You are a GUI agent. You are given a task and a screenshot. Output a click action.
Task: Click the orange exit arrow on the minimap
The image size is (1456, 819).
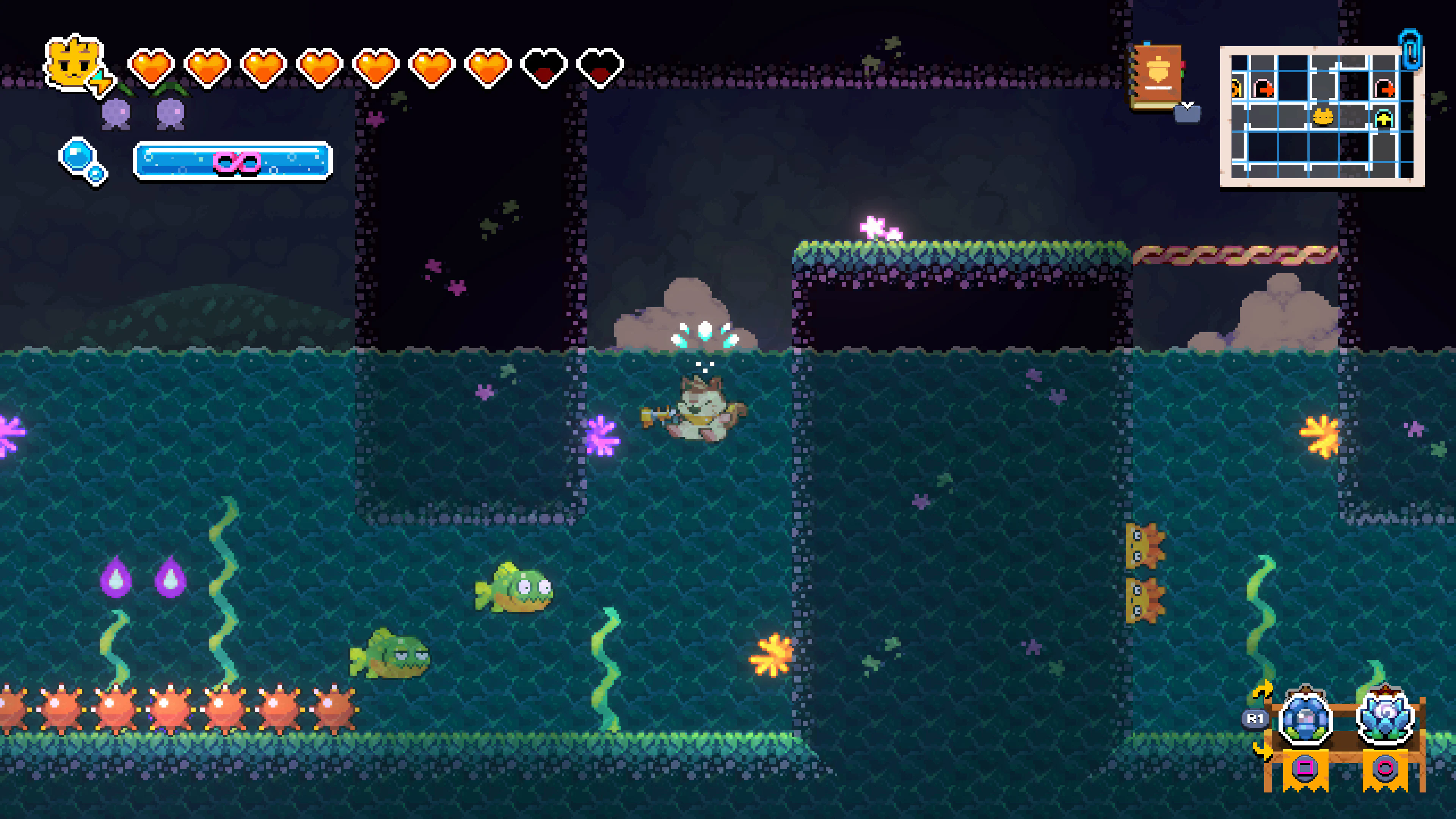tap(1385, 89)
